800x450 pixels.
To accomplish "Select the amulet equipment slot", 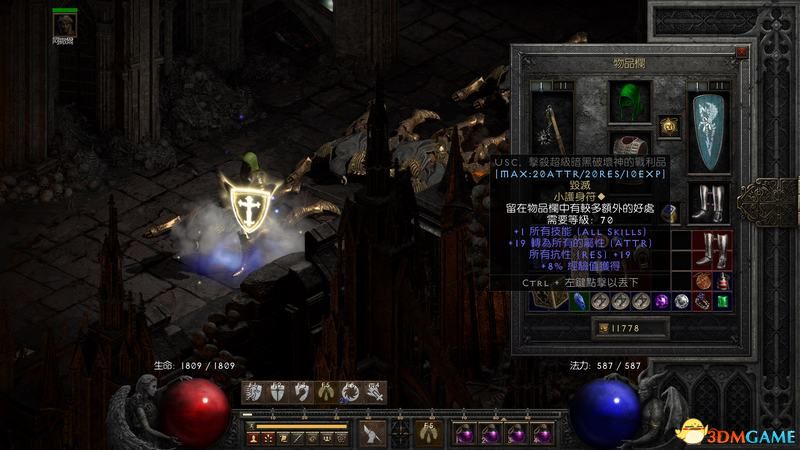I will pyautogui.click(x=669, y=125).
